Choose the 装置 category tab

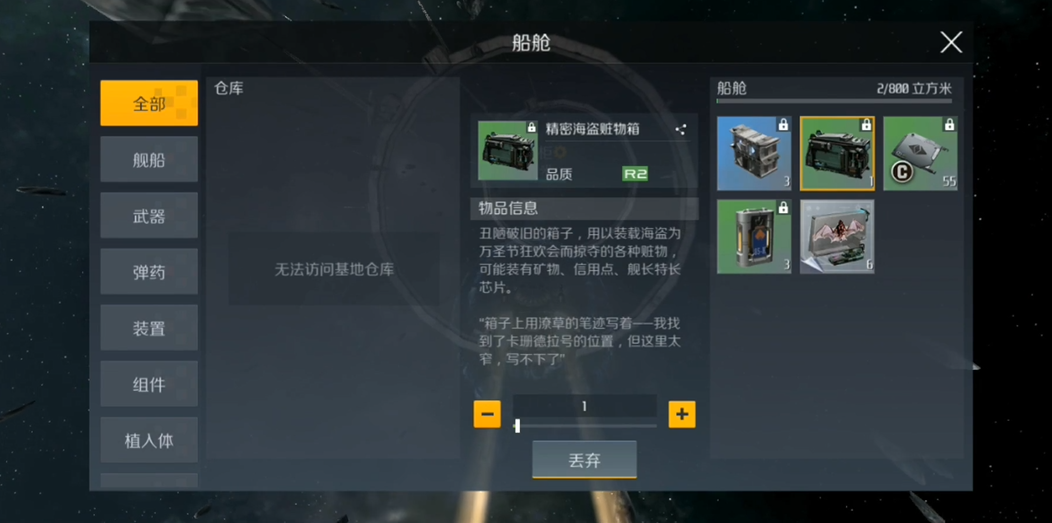point(149,328)
